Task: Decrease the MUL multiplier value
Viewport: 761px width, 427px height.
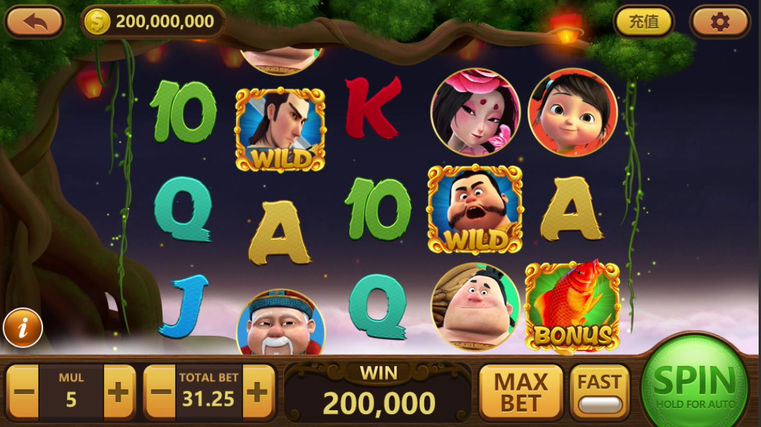Action: (23, 391)
